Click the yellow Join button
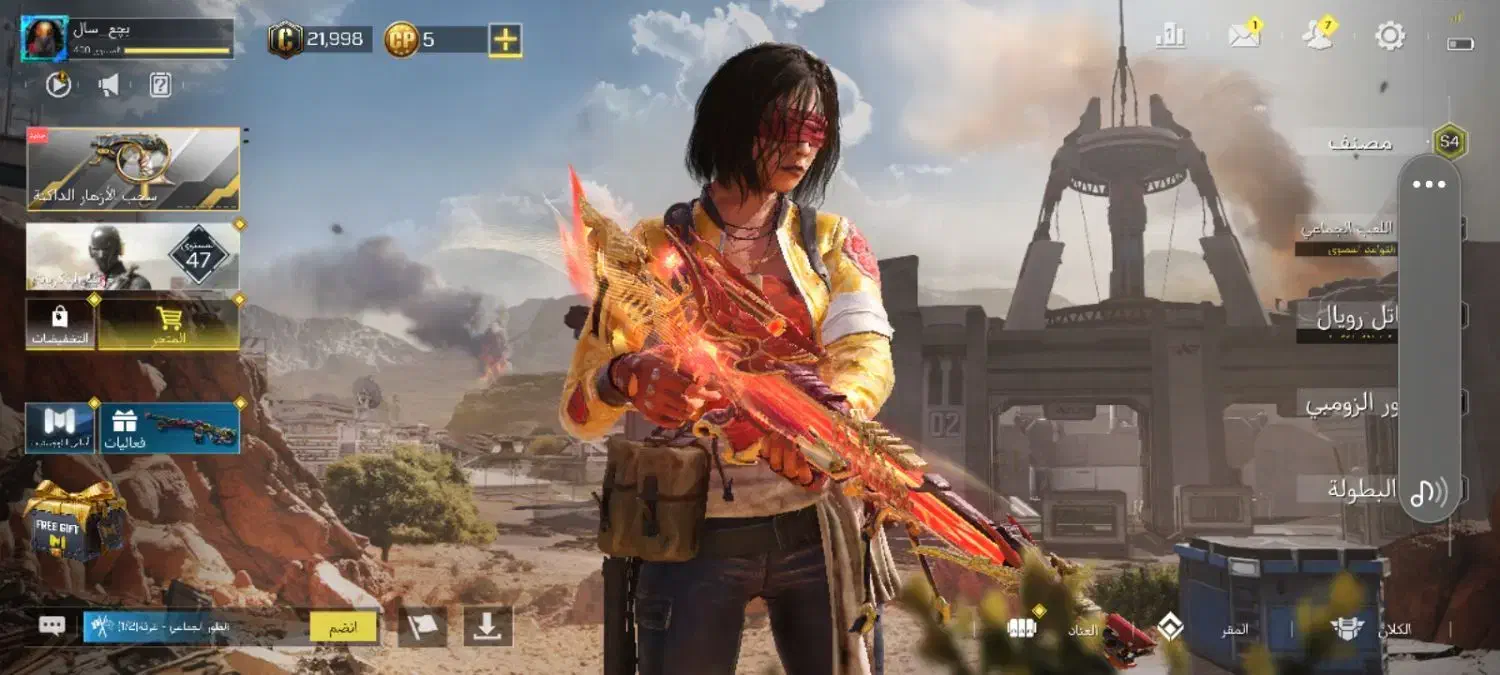 click(343, 627)
